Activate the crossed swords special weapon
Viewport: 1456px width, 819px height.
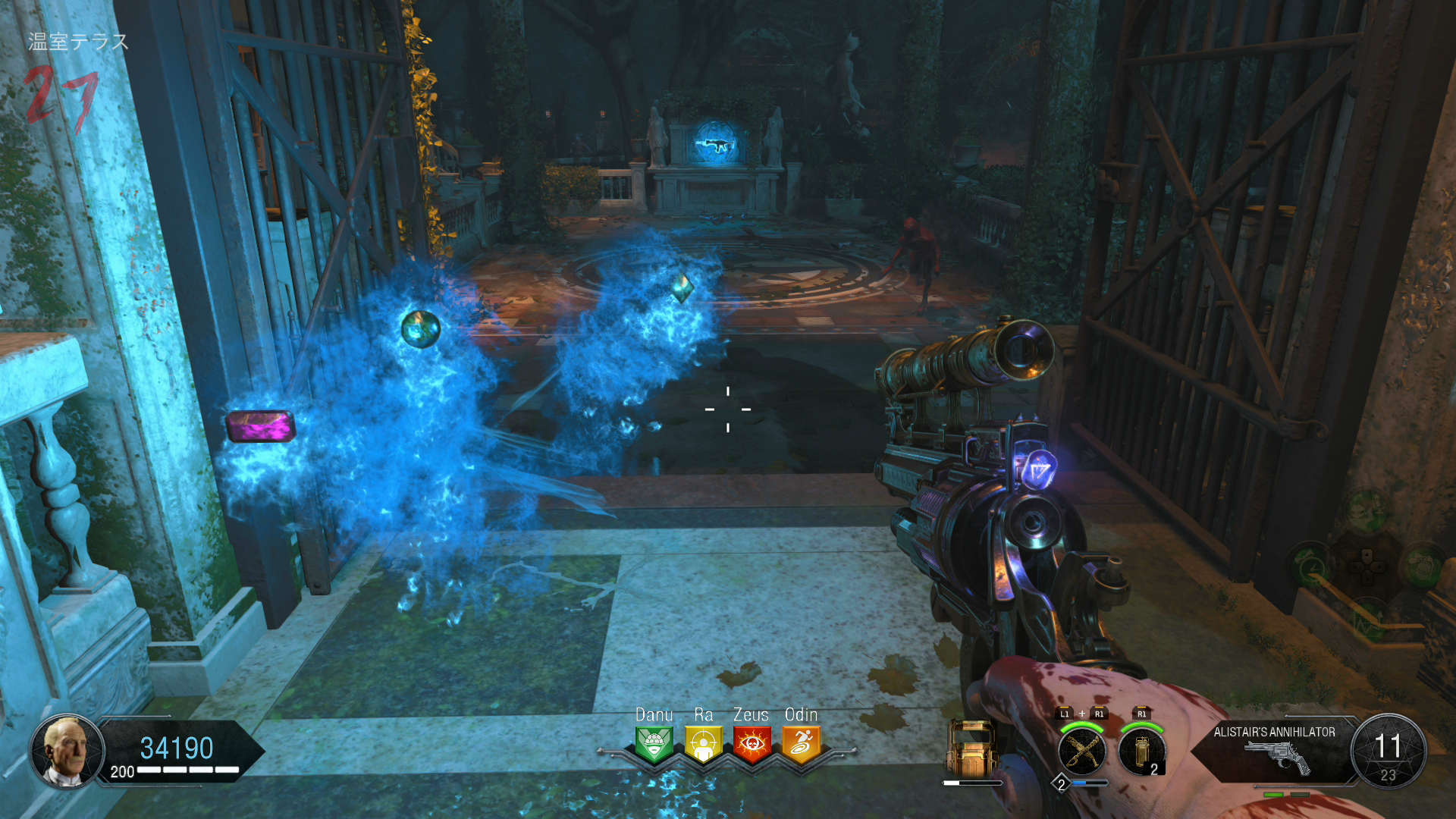(1082, 752)
